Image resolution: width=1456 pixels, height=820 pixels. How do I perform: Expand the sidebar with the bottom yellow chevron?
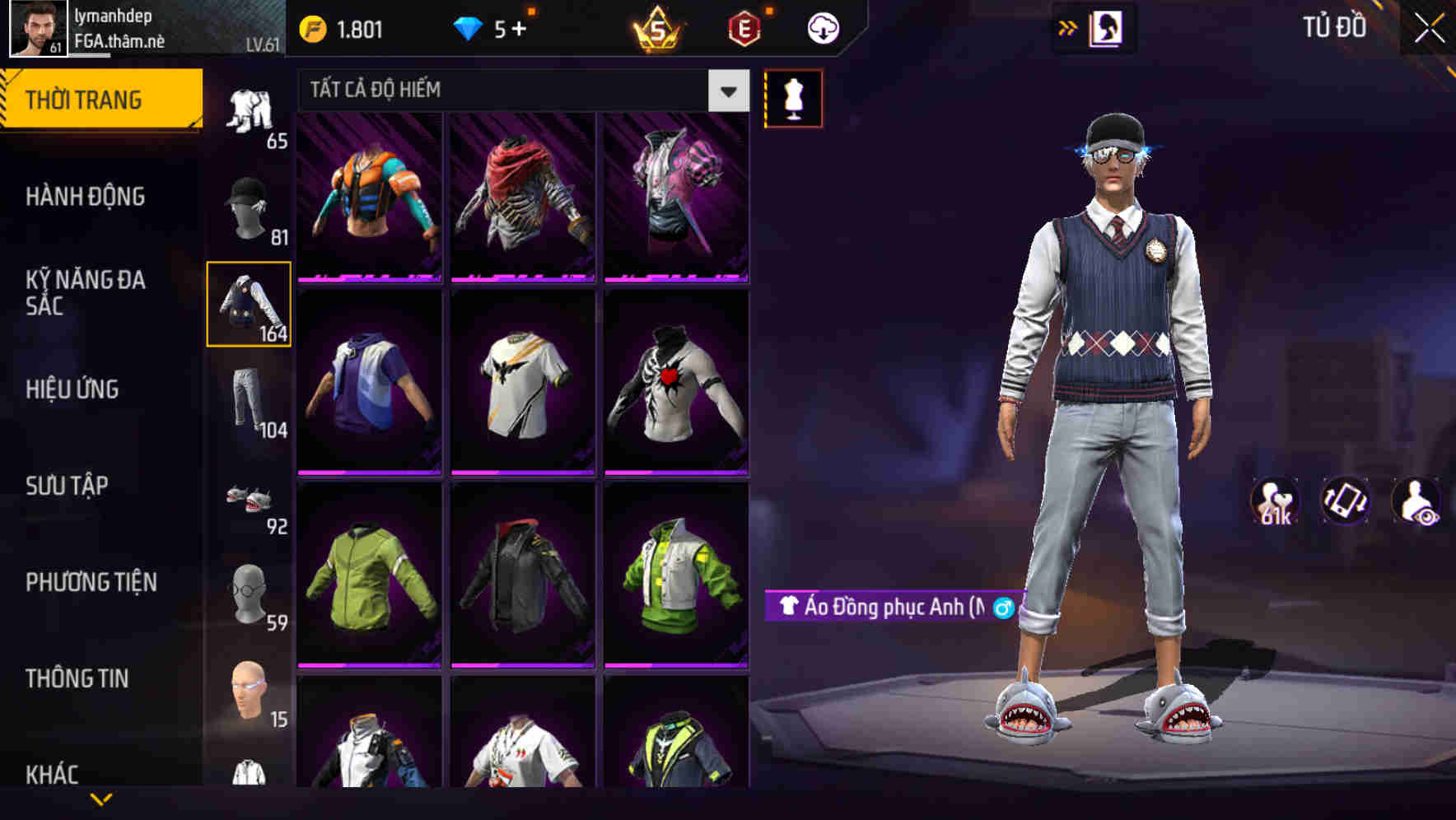tap(100, 799)
